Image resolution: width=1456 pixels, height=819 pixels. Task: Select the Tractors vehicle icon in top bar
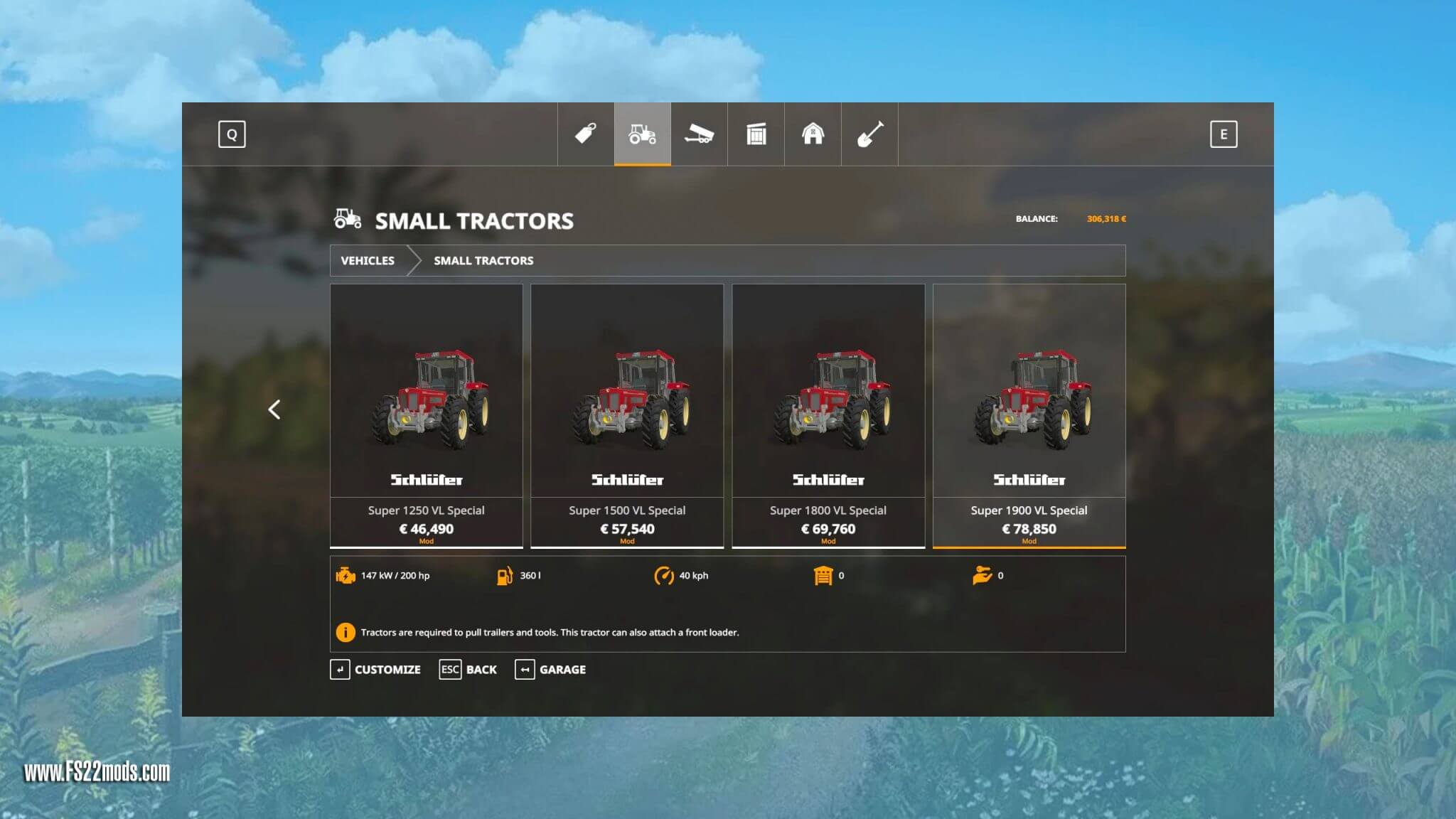[641, 134]
